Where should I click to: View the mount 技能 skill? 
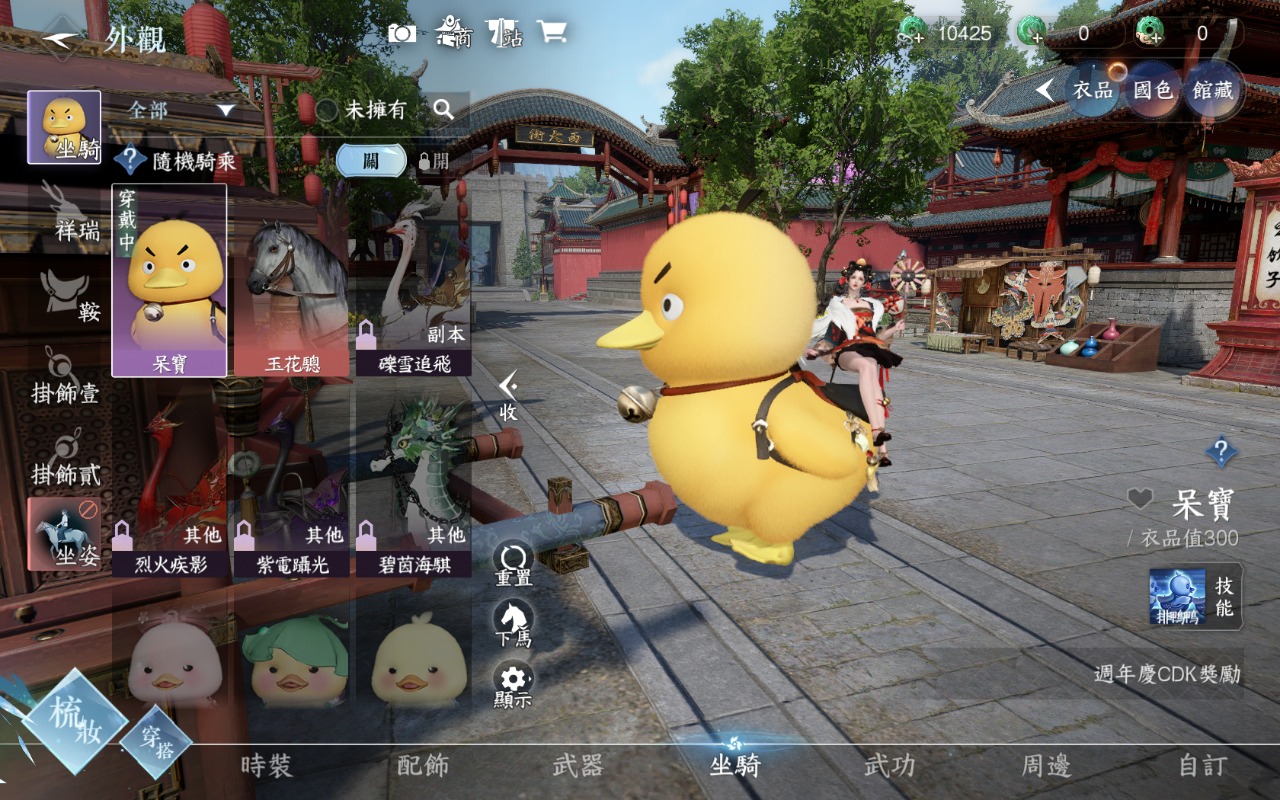point(1196,596)
